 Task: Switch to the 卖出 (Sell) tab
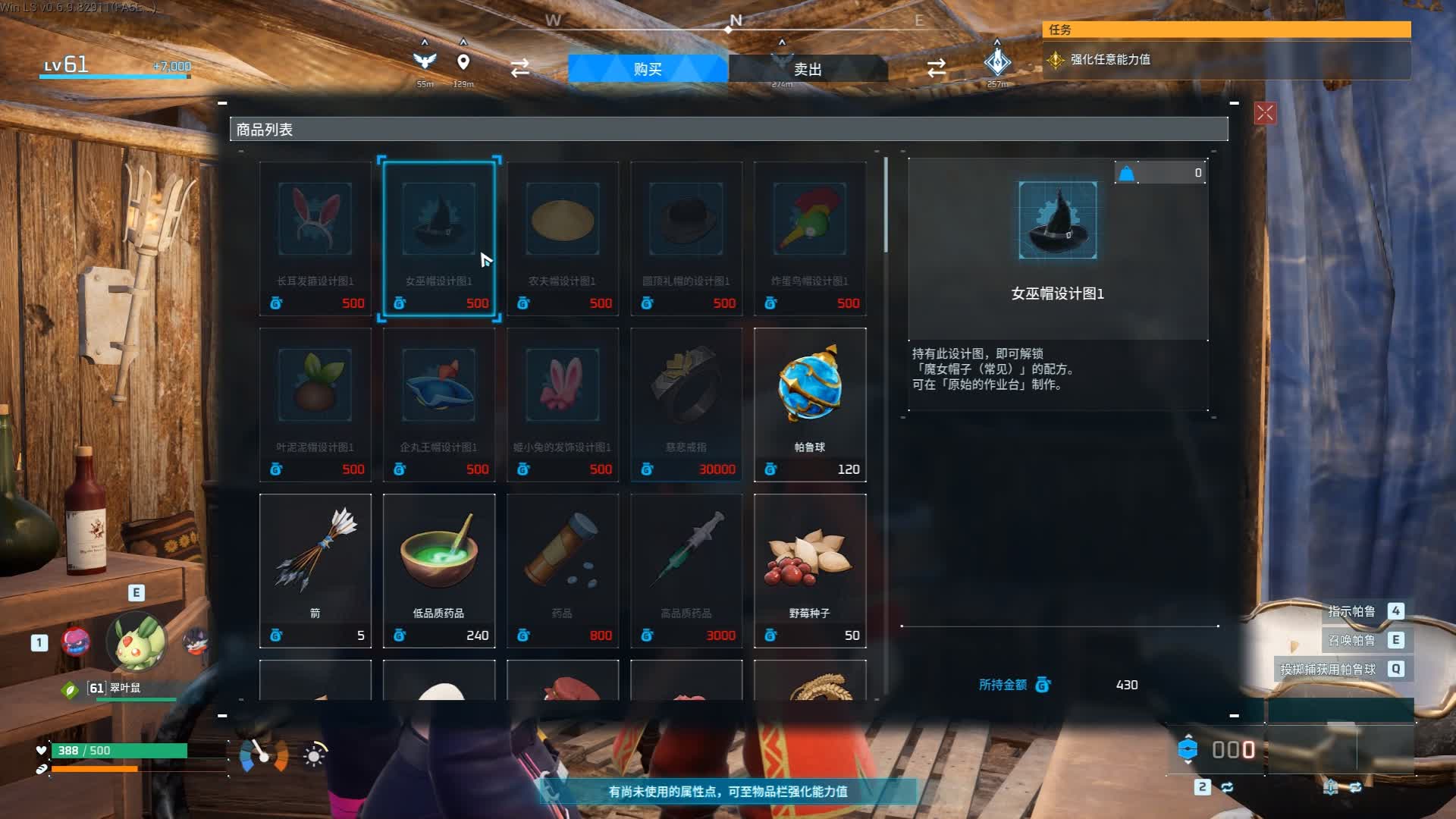pos(808,69)
